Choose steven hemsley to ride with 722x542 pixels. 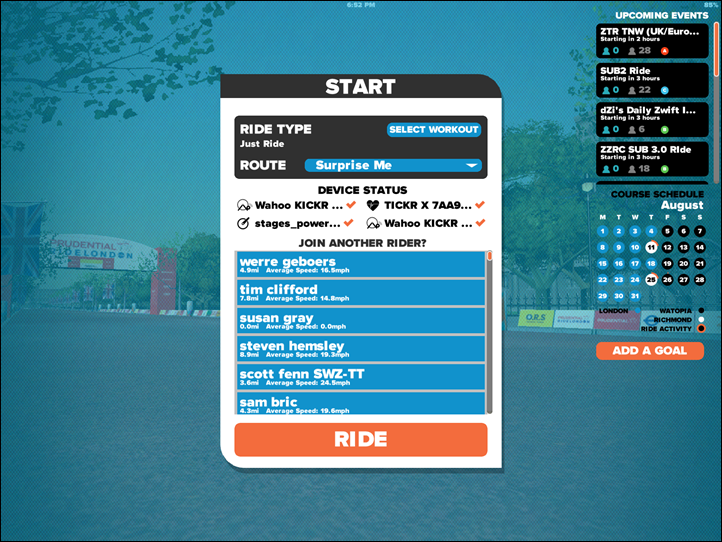[361, 349]
